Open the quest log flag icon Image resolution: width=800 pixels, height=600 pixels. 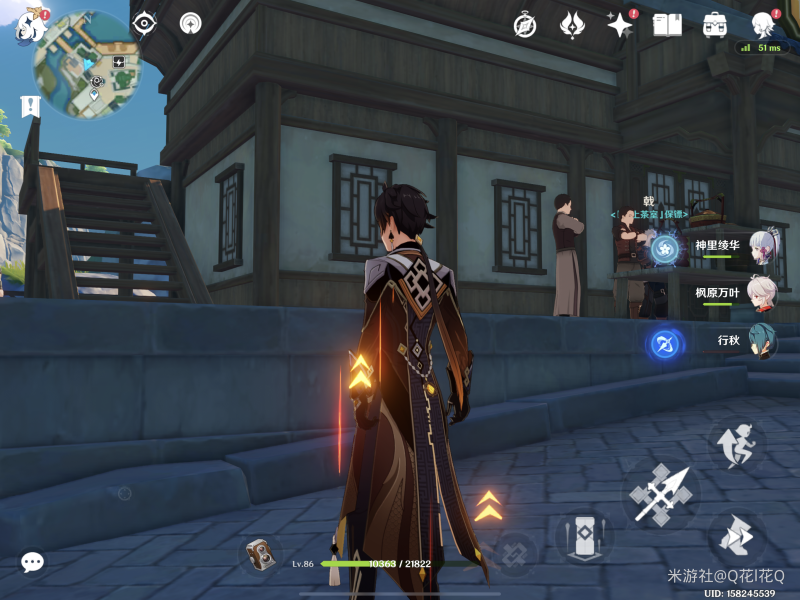(30, 105)
